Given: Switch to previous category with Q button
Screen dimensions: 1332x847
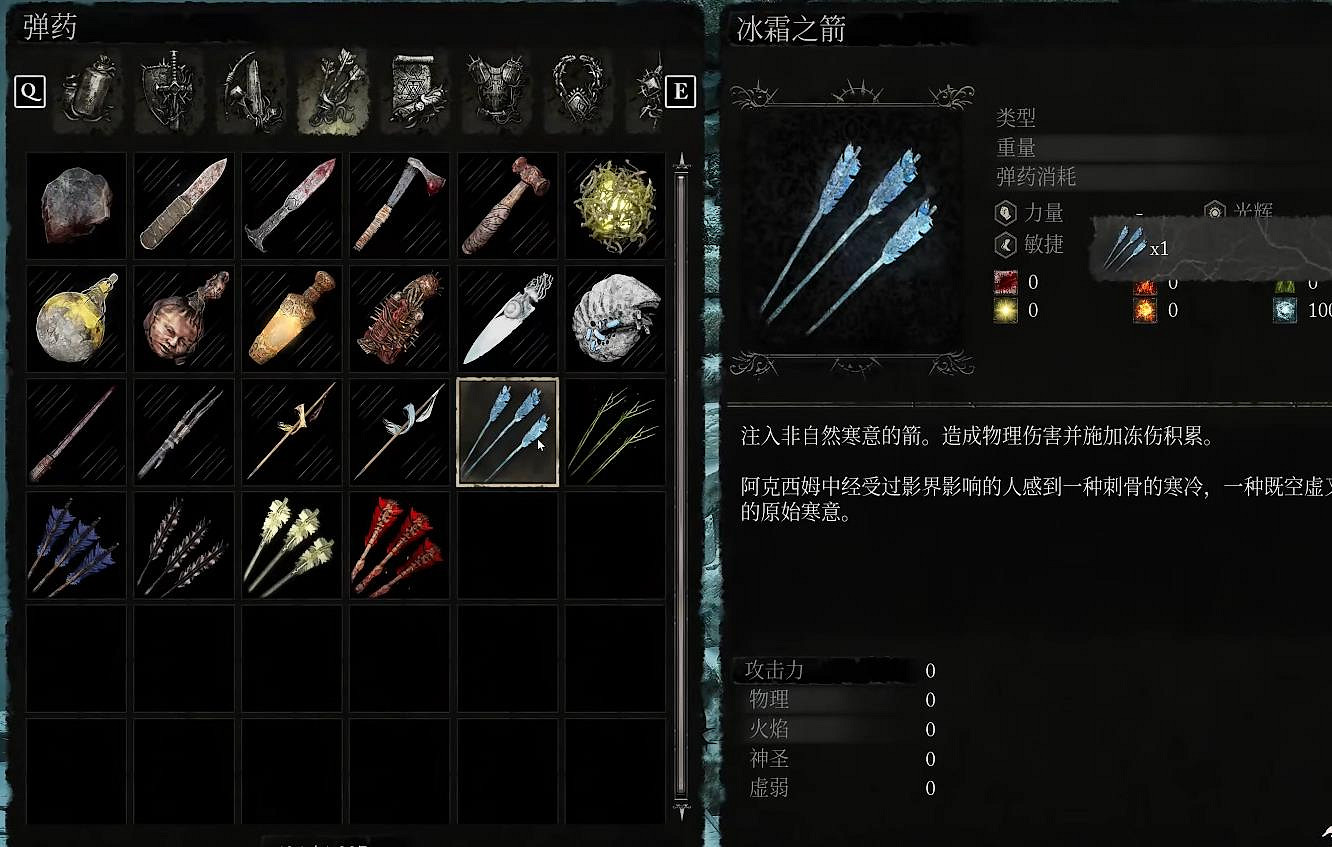Looking at the screenshot, I should point(31,92).
